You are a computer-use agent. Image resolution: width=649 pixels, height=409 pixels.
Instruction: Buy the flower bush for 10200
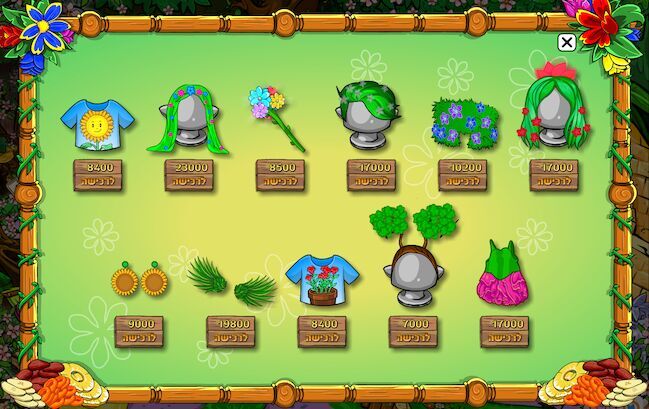tap(463, 175)
